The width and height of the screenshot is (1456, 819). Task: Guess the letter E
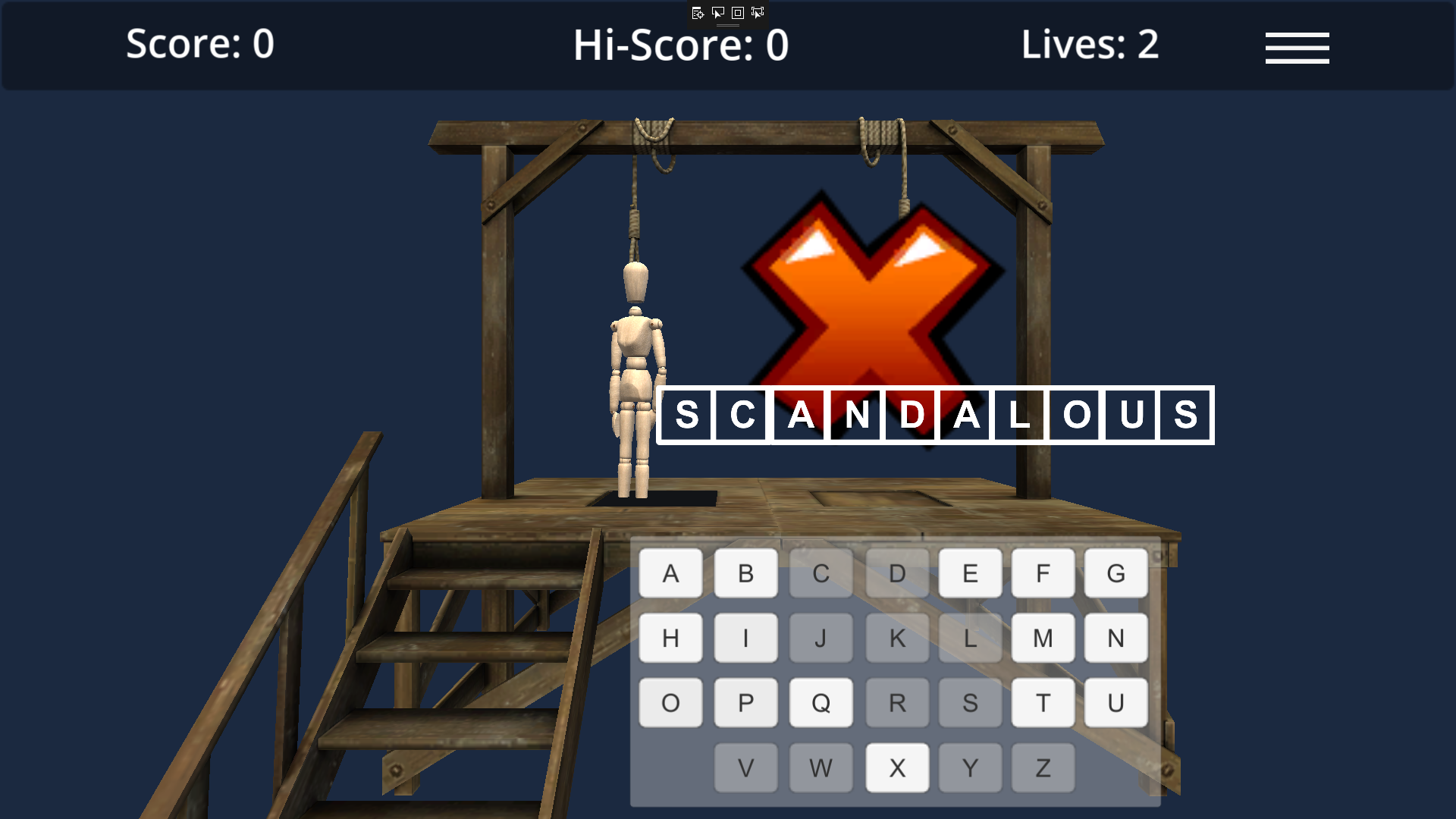pos(970,573)
